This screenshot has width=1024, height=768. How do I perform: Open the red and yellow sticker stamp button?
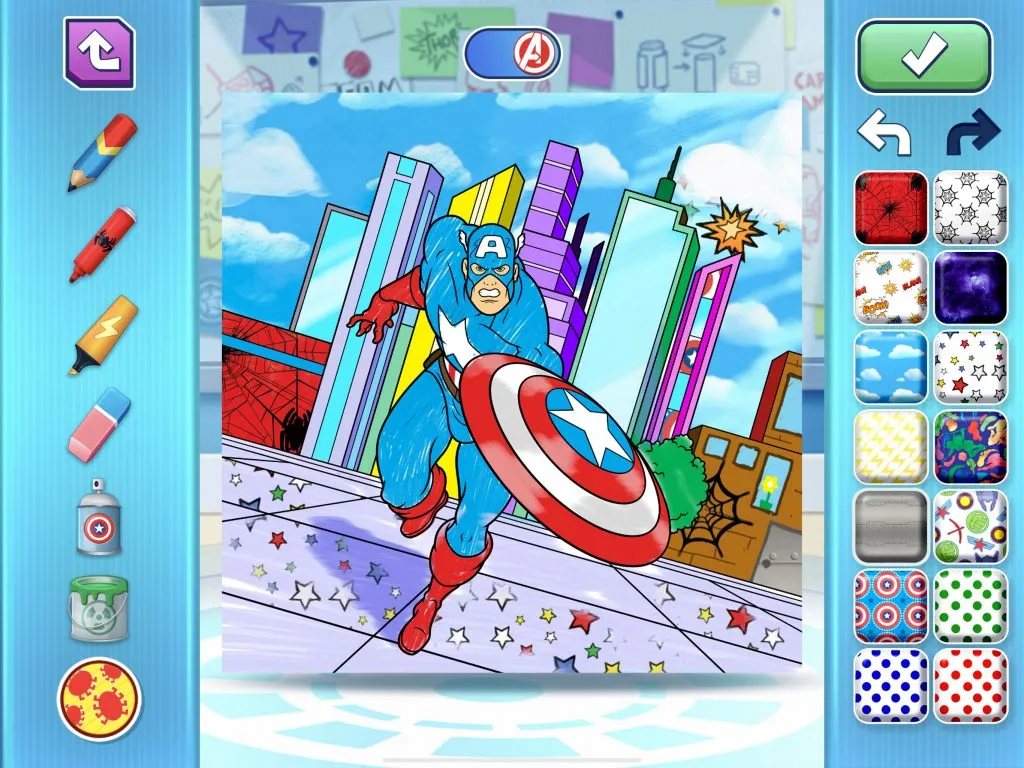tap(99, 697)
